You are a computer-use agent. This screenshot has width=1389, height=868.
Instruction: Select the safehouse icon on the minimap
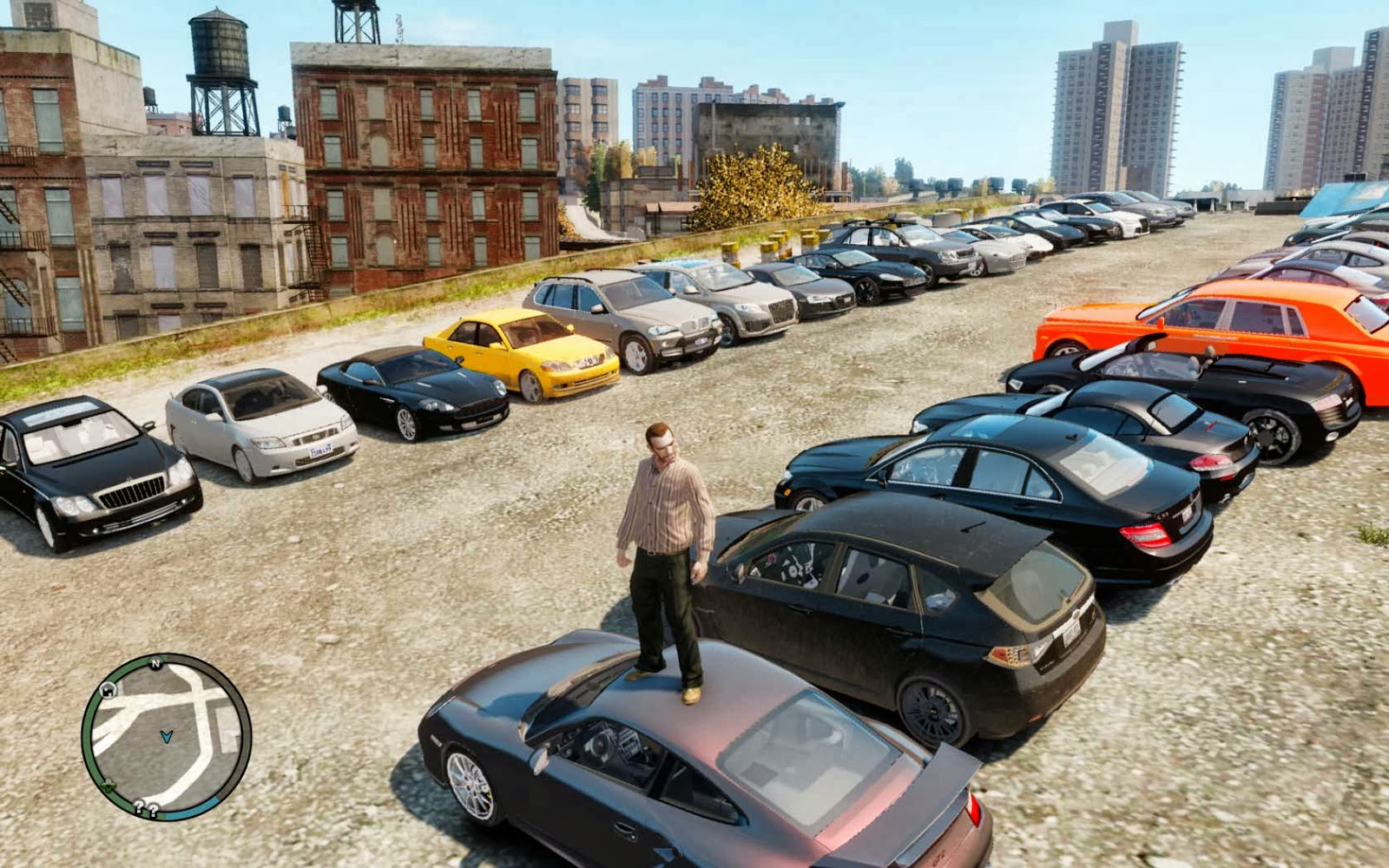(x=108, y=690)
